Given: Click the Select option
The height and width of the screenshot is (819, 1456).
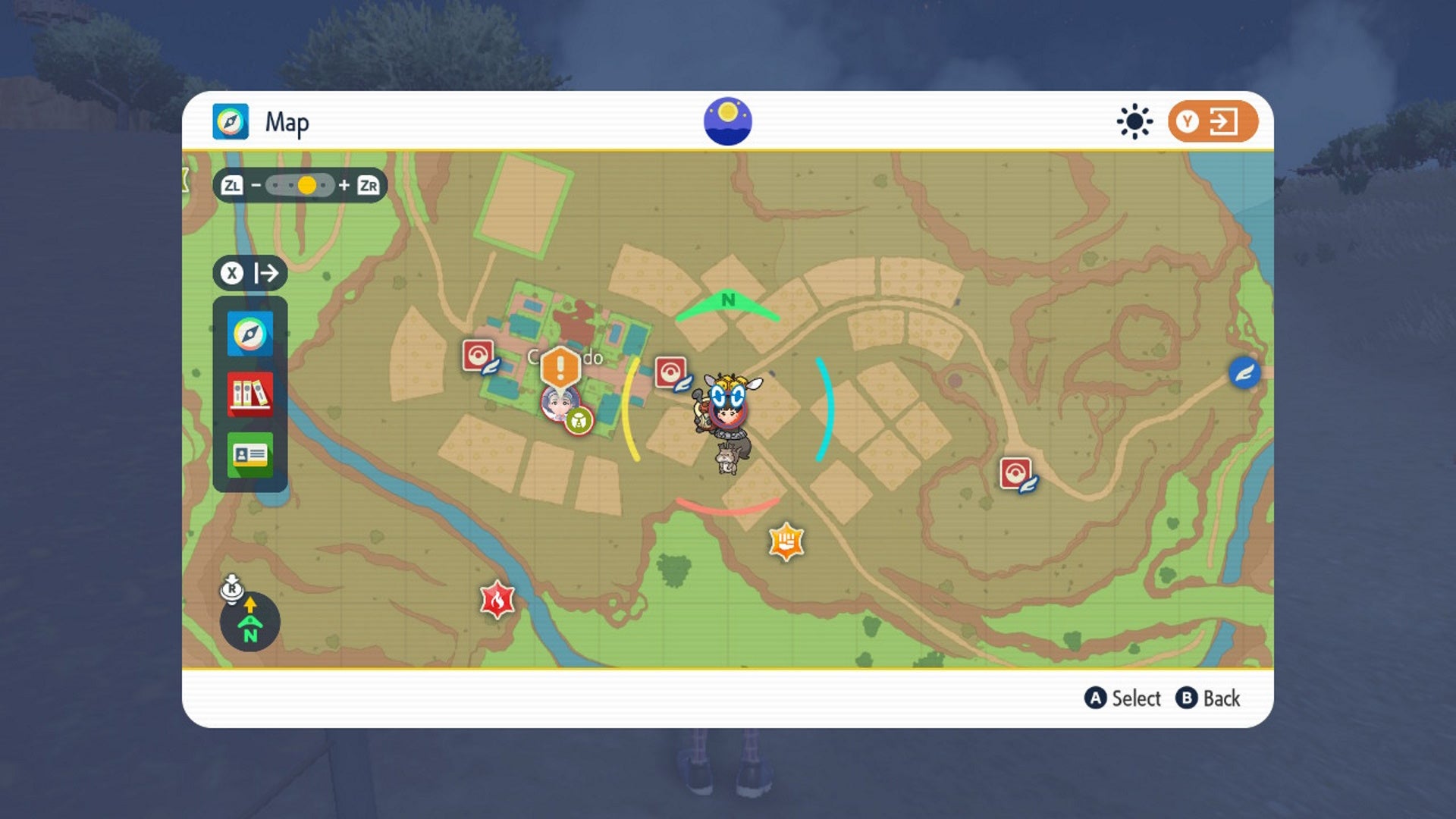Looking at the screenshot, I should [x=1123, y=698].
